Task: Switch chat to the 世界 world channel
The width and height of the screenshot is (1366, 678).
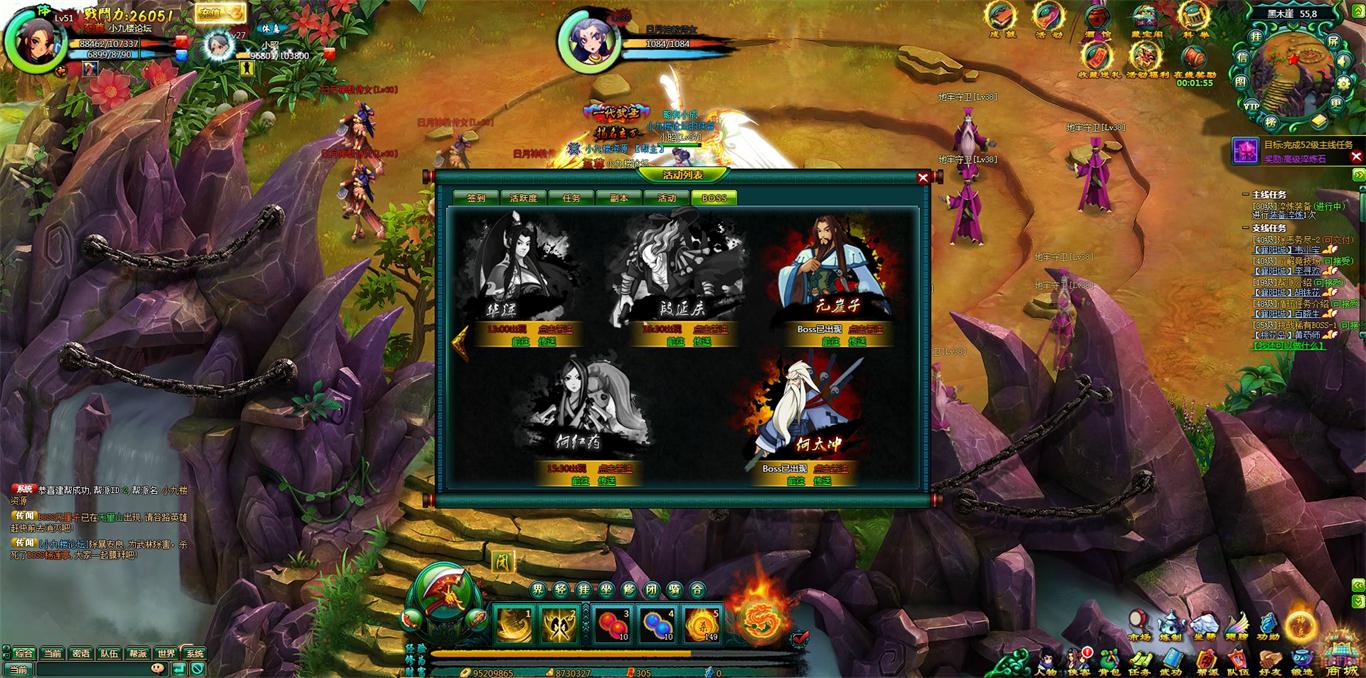Action: pyautogui.click(x=166, y=653)
